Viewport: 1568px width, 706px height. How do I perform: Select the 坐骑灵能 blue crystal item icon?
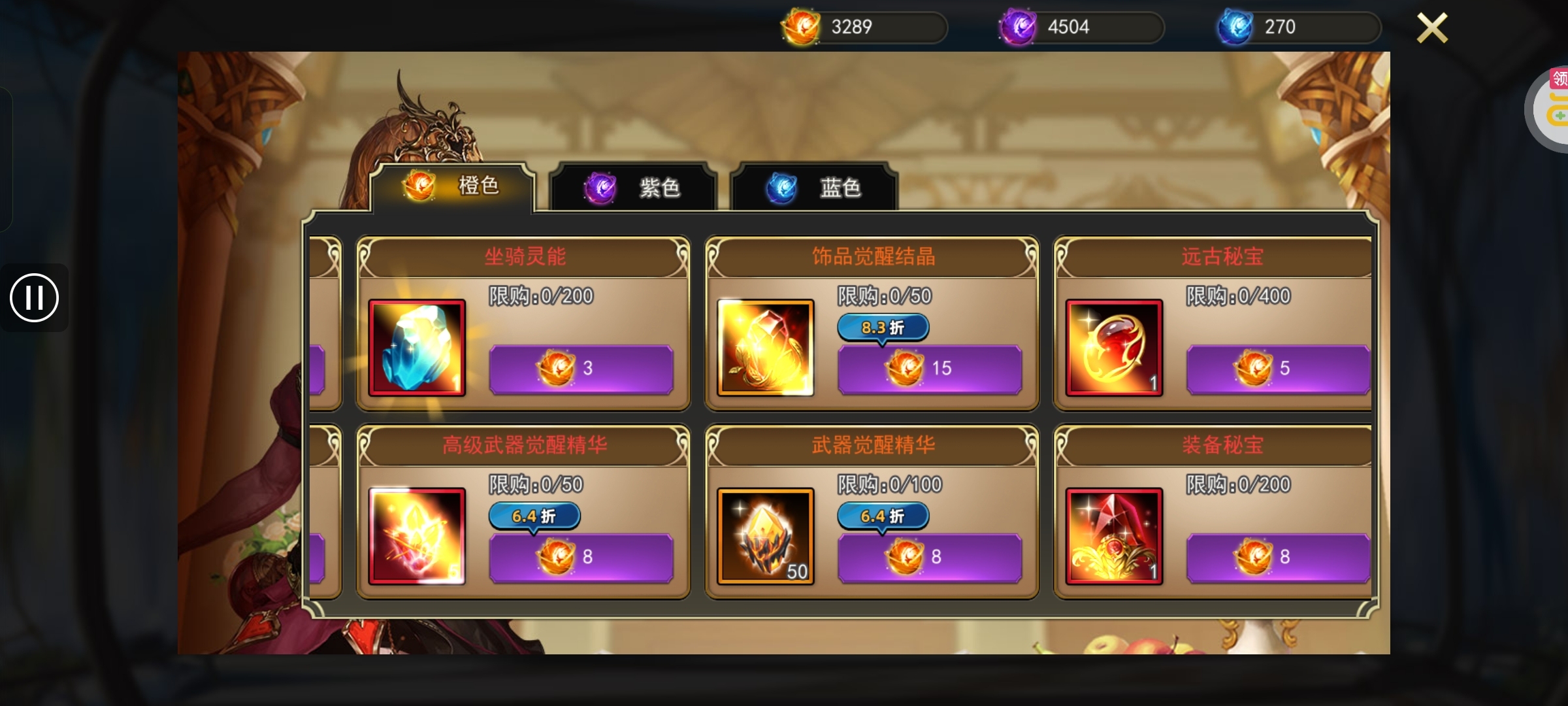417,348
